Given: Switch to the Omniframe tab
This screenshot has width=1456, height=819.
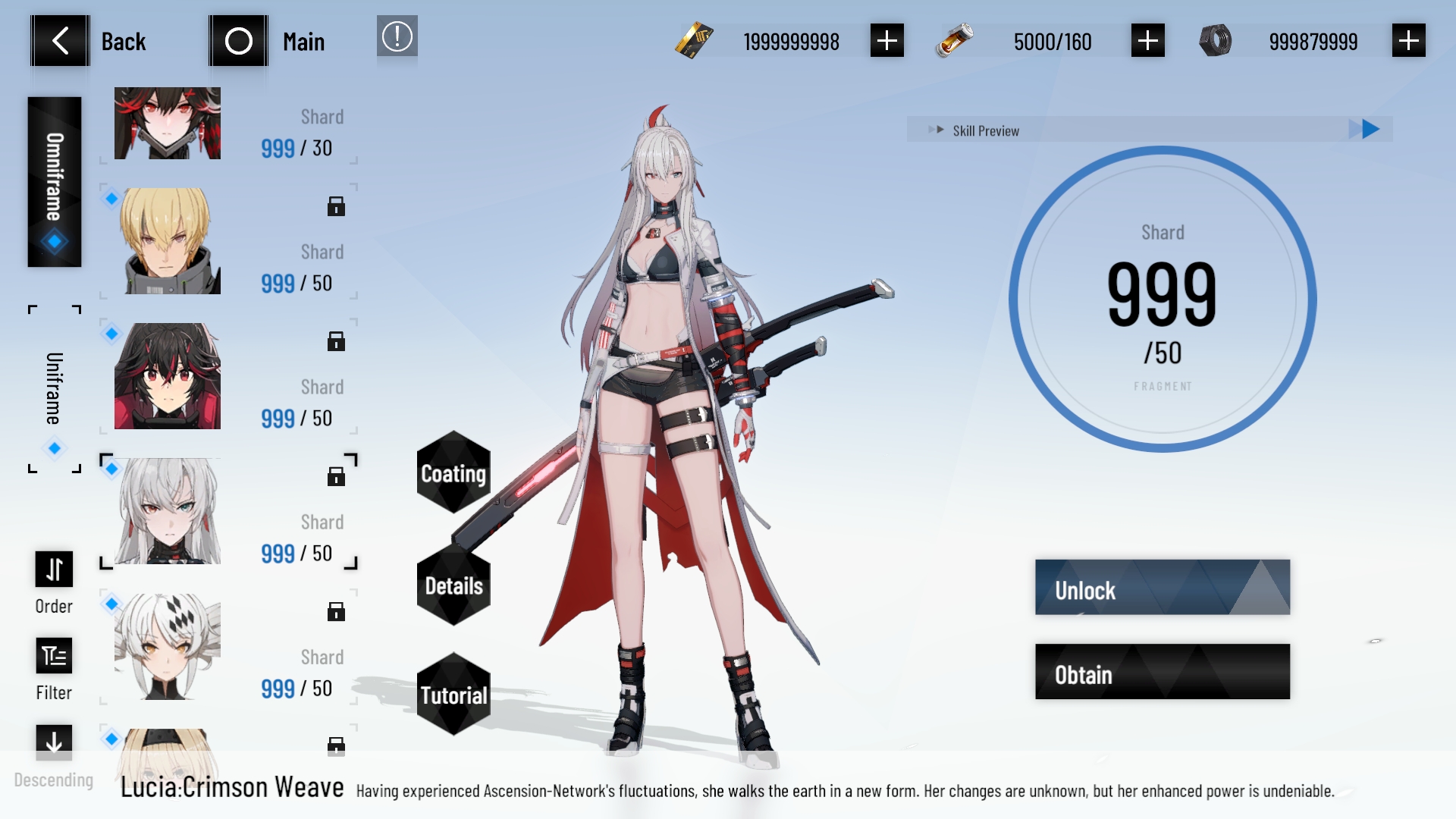Looking at the screenshot, I should tap(55, 182).
